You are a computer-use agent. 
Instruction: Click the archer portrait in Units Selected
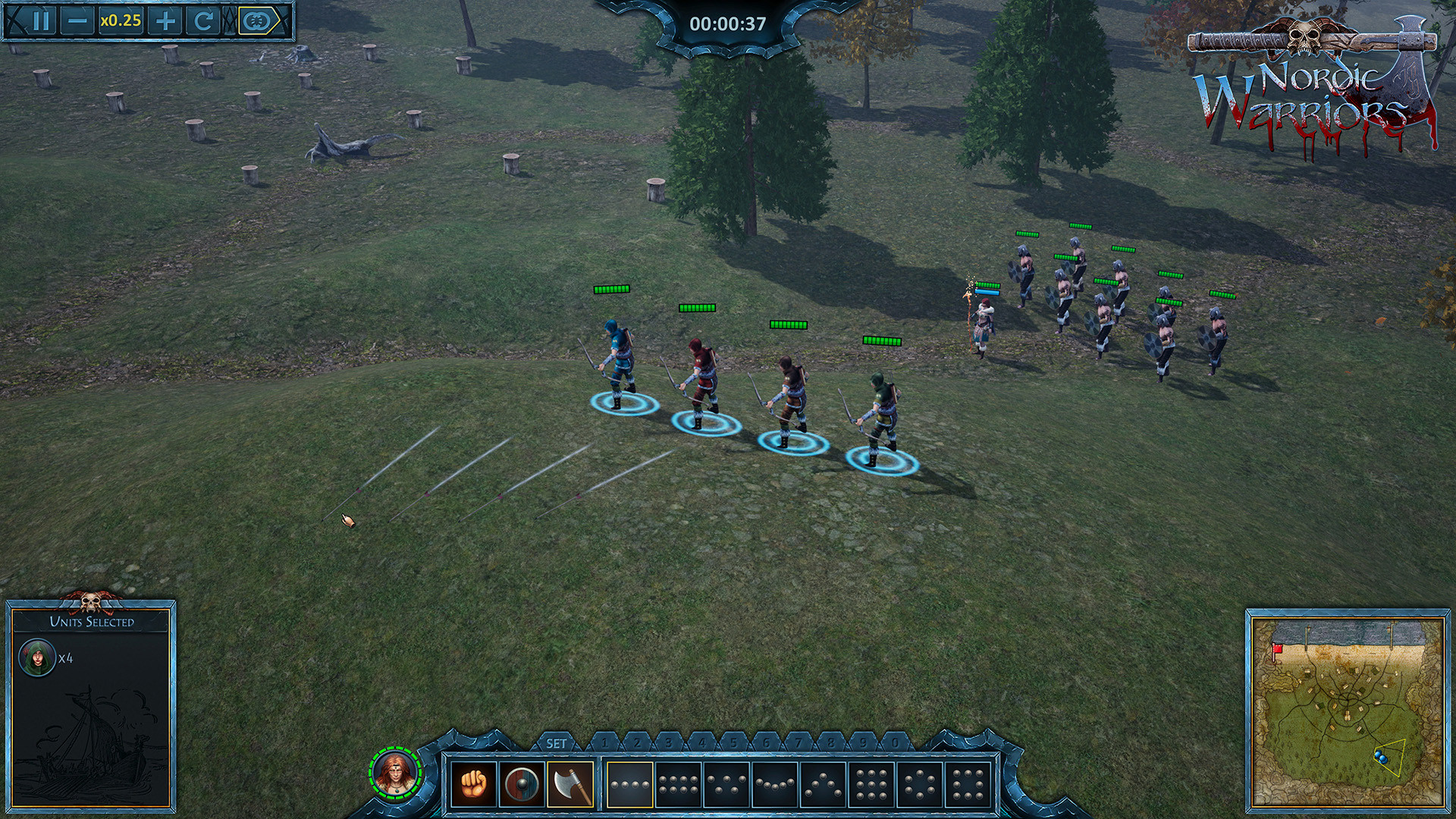(36, 657)
